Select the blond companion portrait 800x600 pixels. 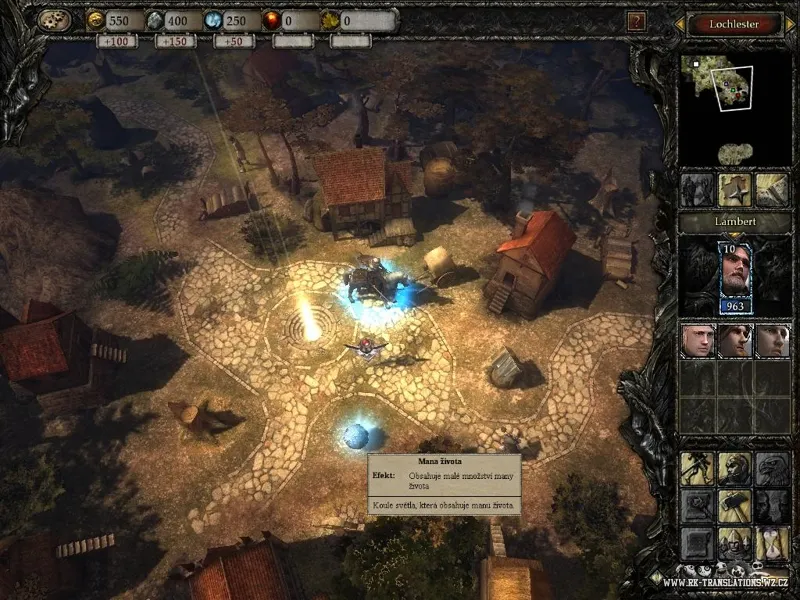(698, 340)
